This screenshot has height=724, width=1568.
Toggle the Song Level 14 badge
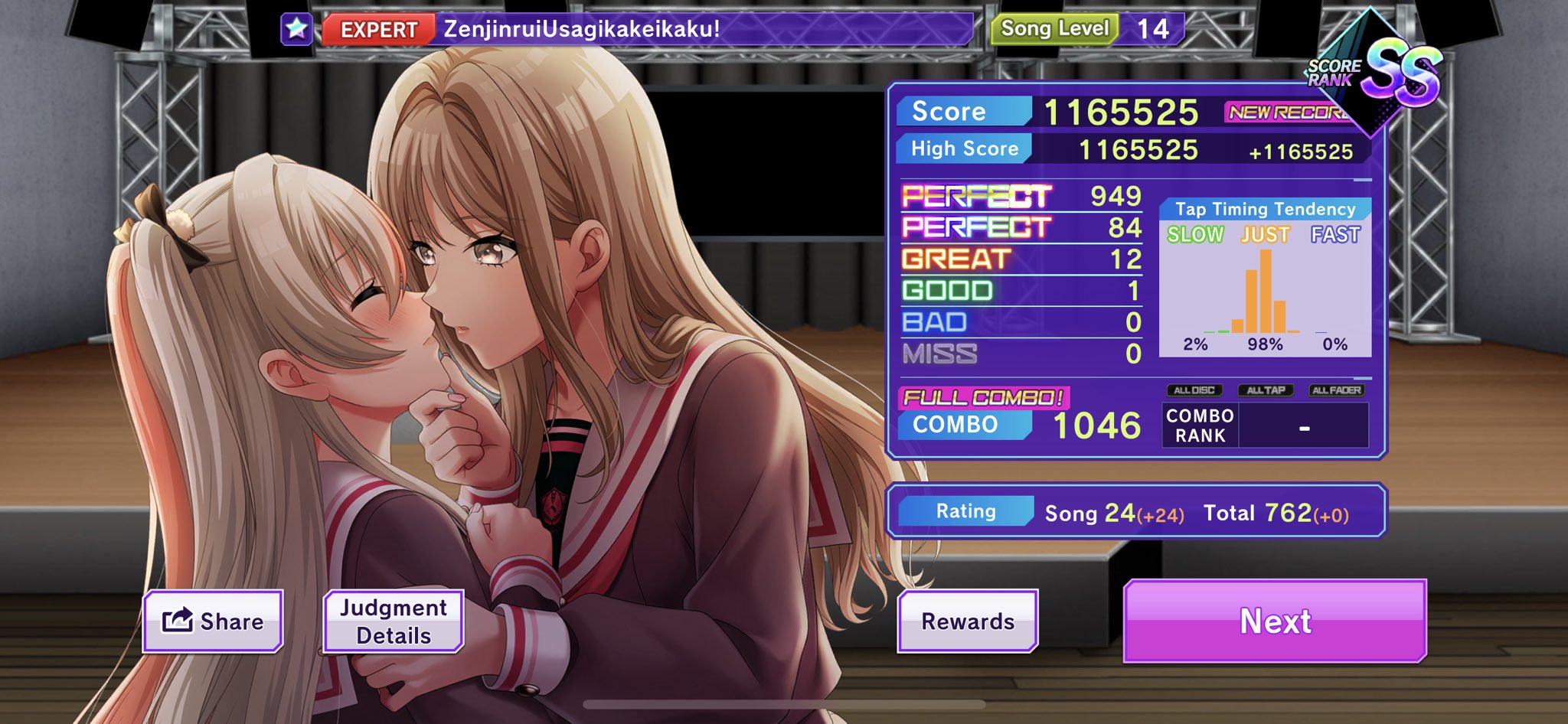(x=1055, y=28)
